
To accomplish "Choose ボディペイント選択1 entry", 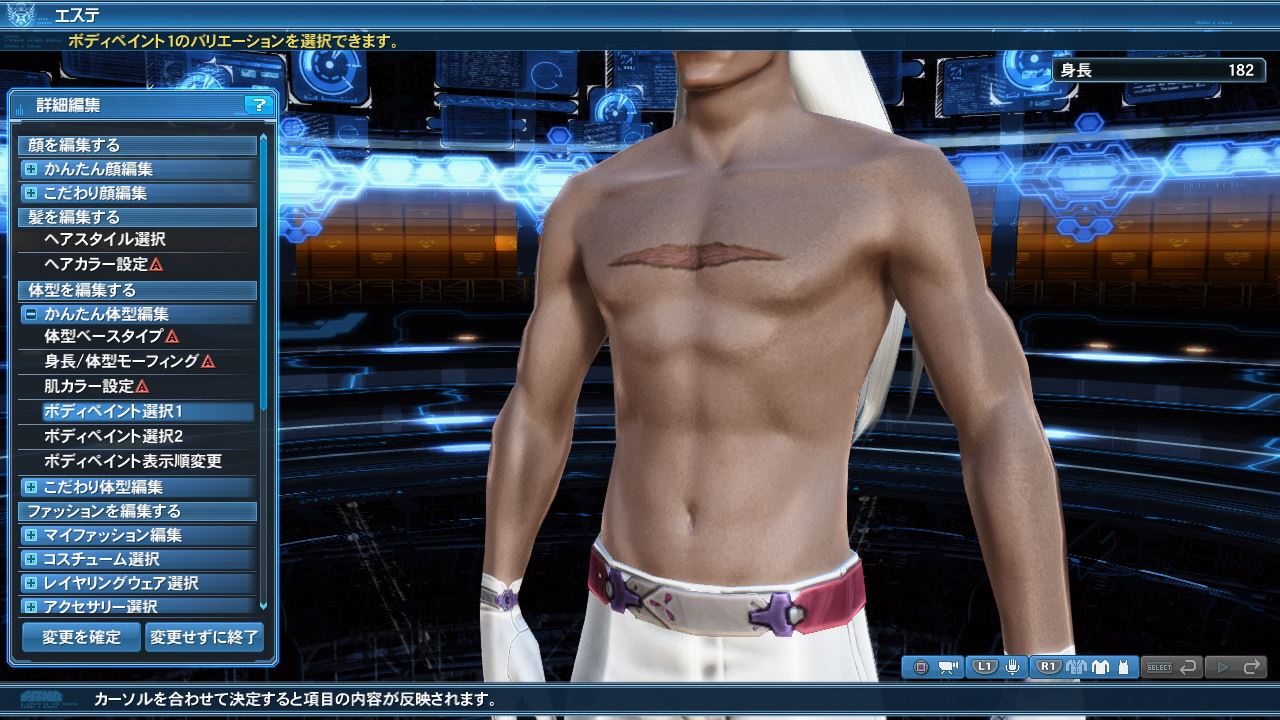I will click(x=113, y=411).
